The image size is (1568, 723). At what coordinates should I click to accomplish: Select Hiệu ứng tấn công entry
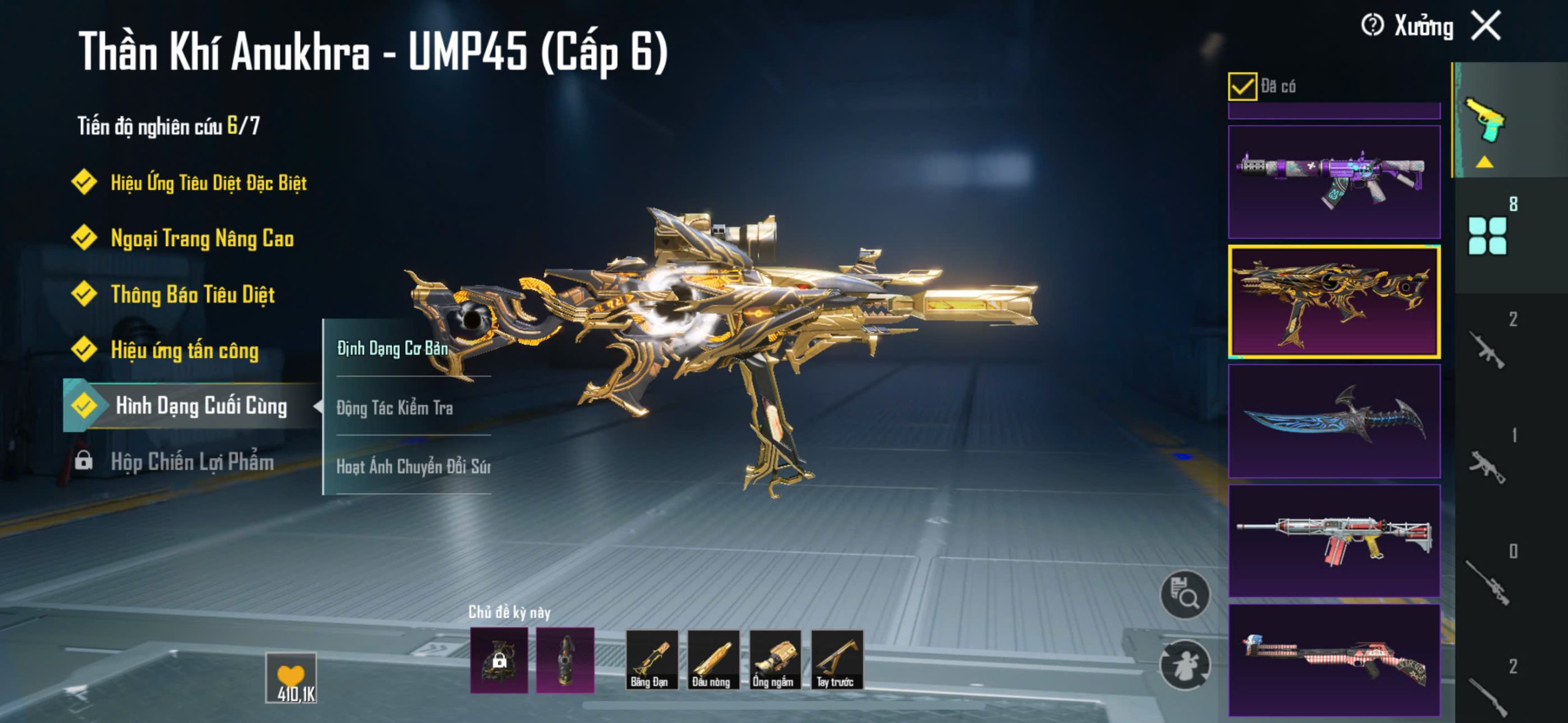coord(184,350)
